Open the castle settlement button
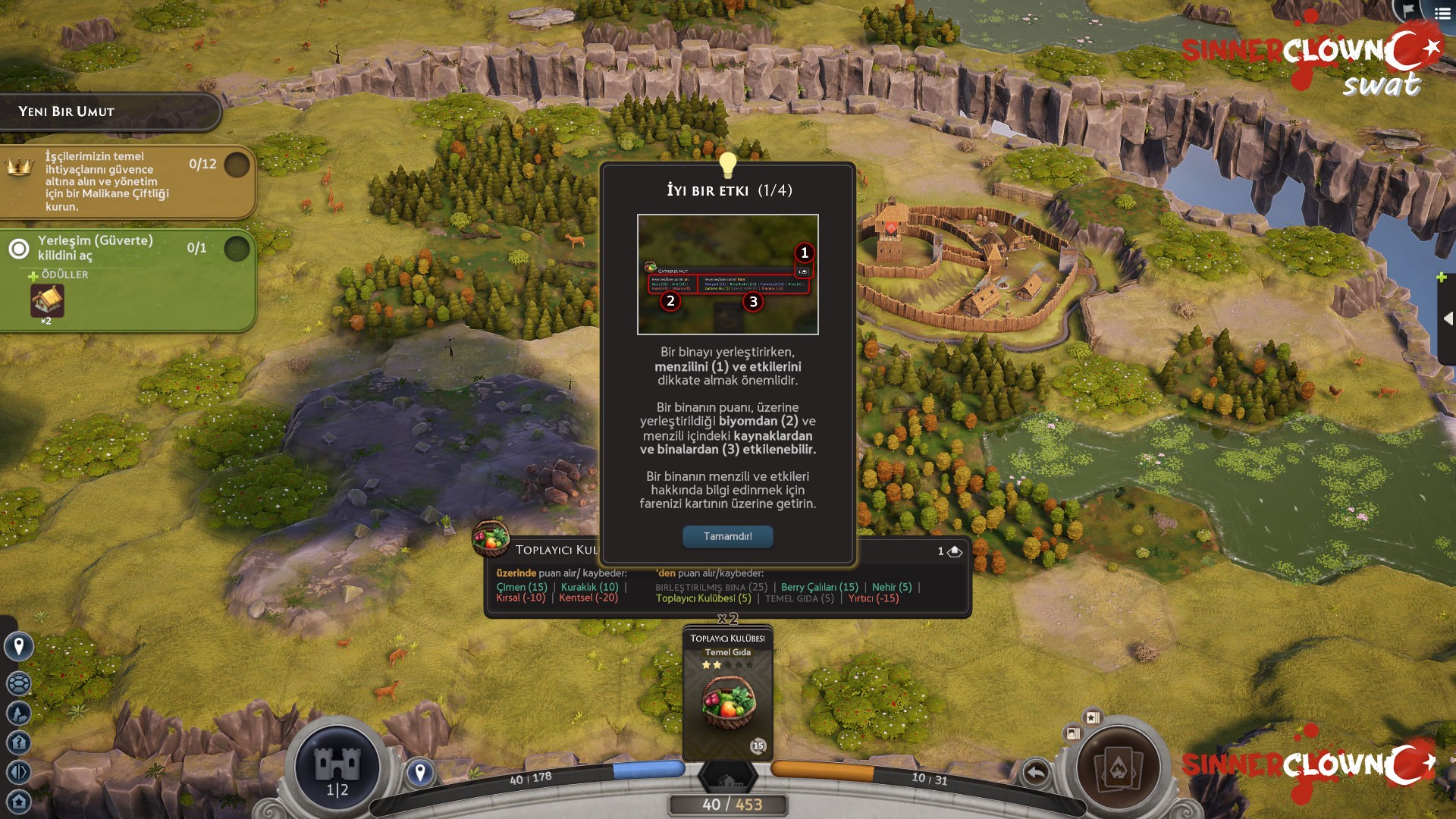This screenshot has width=1456, height=819. [x=337, y=767]
